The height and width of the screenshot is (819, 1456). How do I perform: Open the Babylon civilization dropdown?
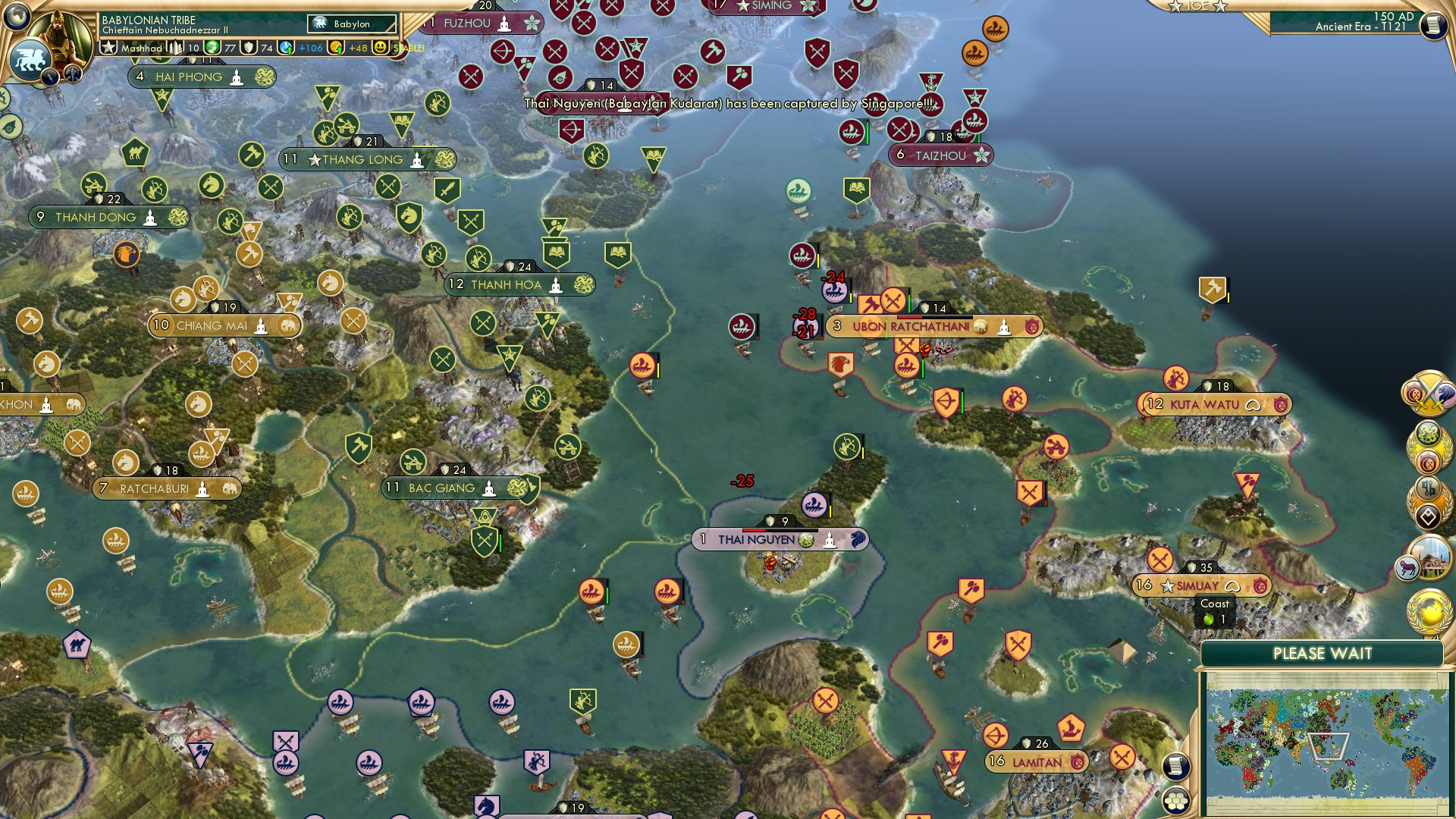pyautogui.click(x=352, y=24)
